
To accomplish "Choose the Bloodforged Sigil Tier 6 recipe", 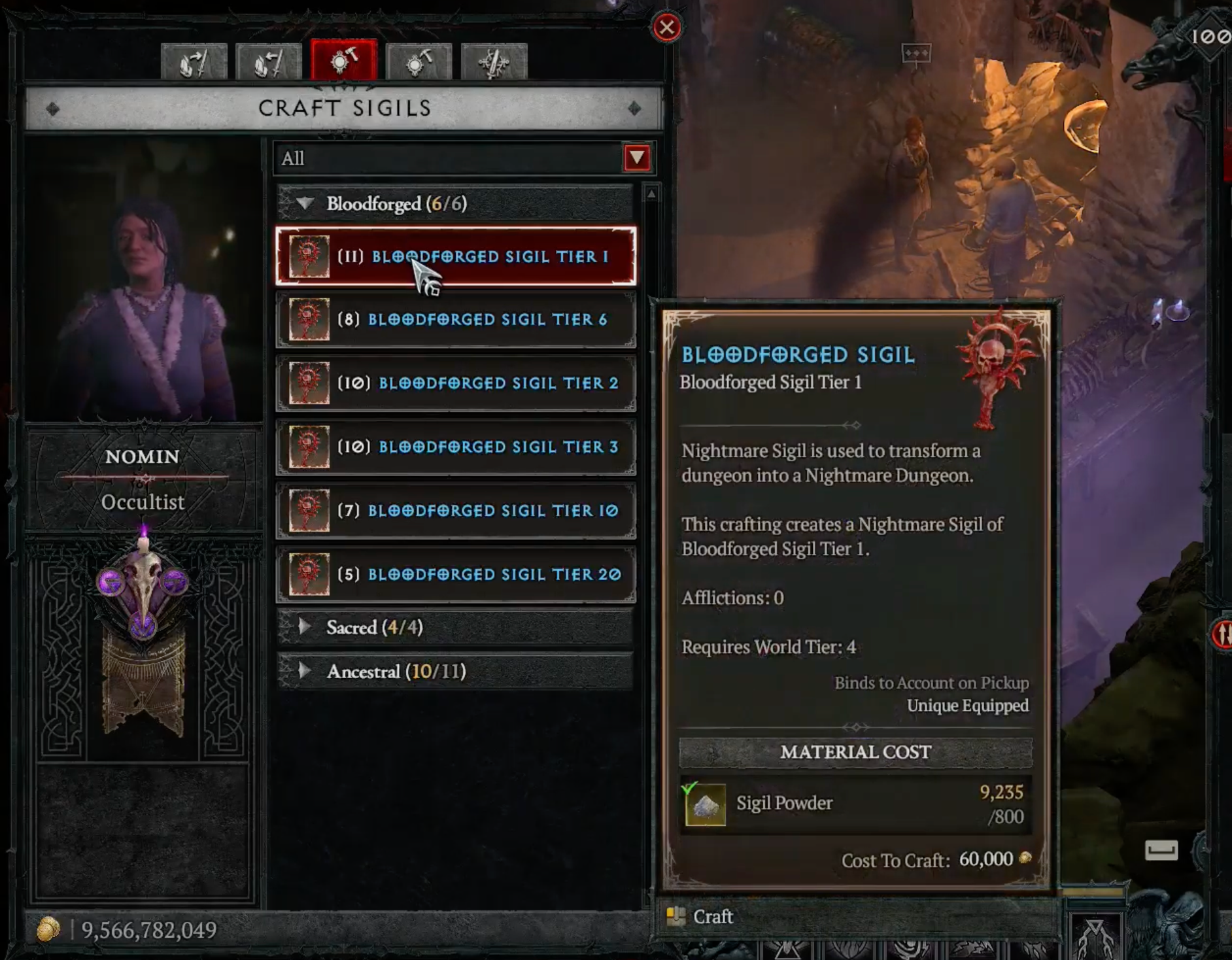I will click(x=456, y=320).
